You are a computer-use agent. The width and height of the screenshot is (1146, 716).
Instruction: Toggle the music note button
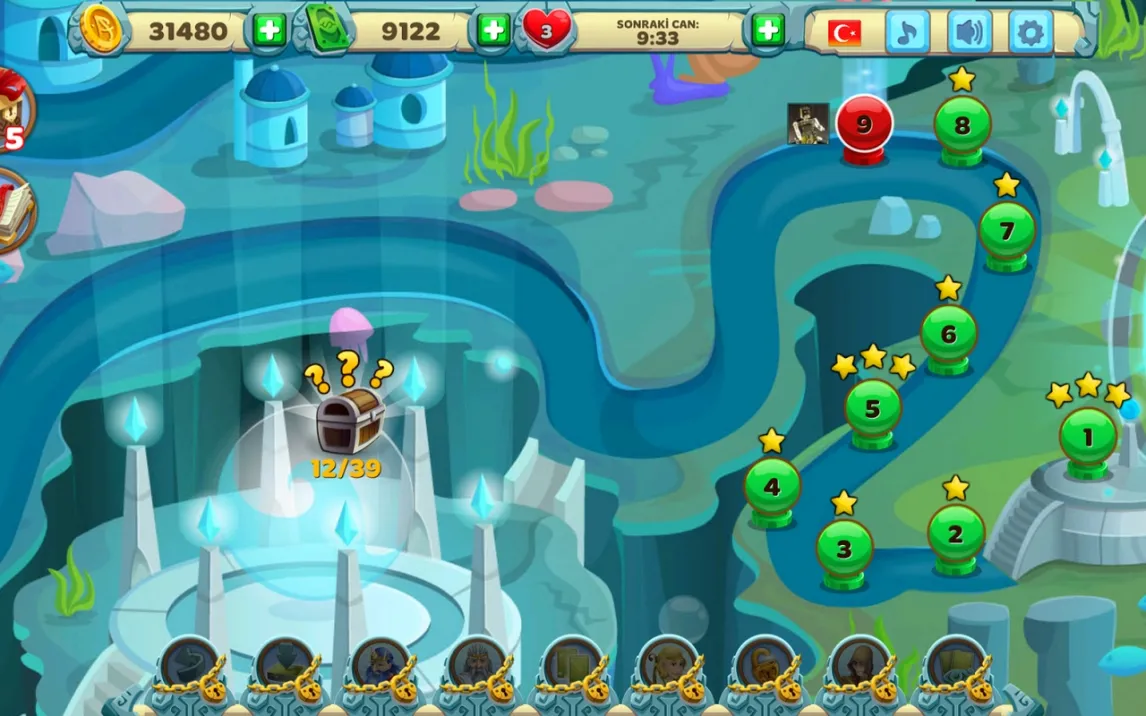pyautogui.click(x=907, y=32)
